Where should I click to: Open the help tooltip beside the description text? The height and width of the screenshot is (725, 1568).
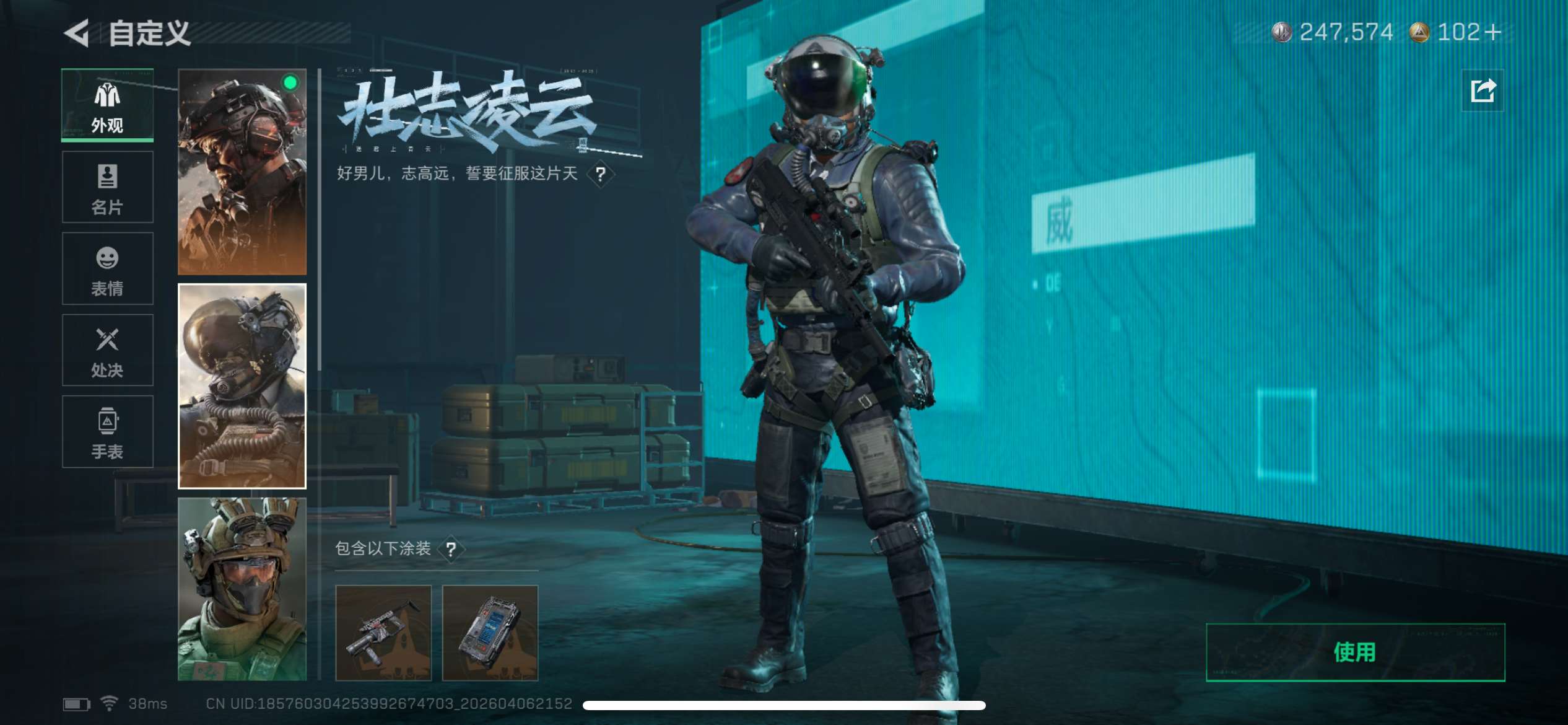[599, 175]
